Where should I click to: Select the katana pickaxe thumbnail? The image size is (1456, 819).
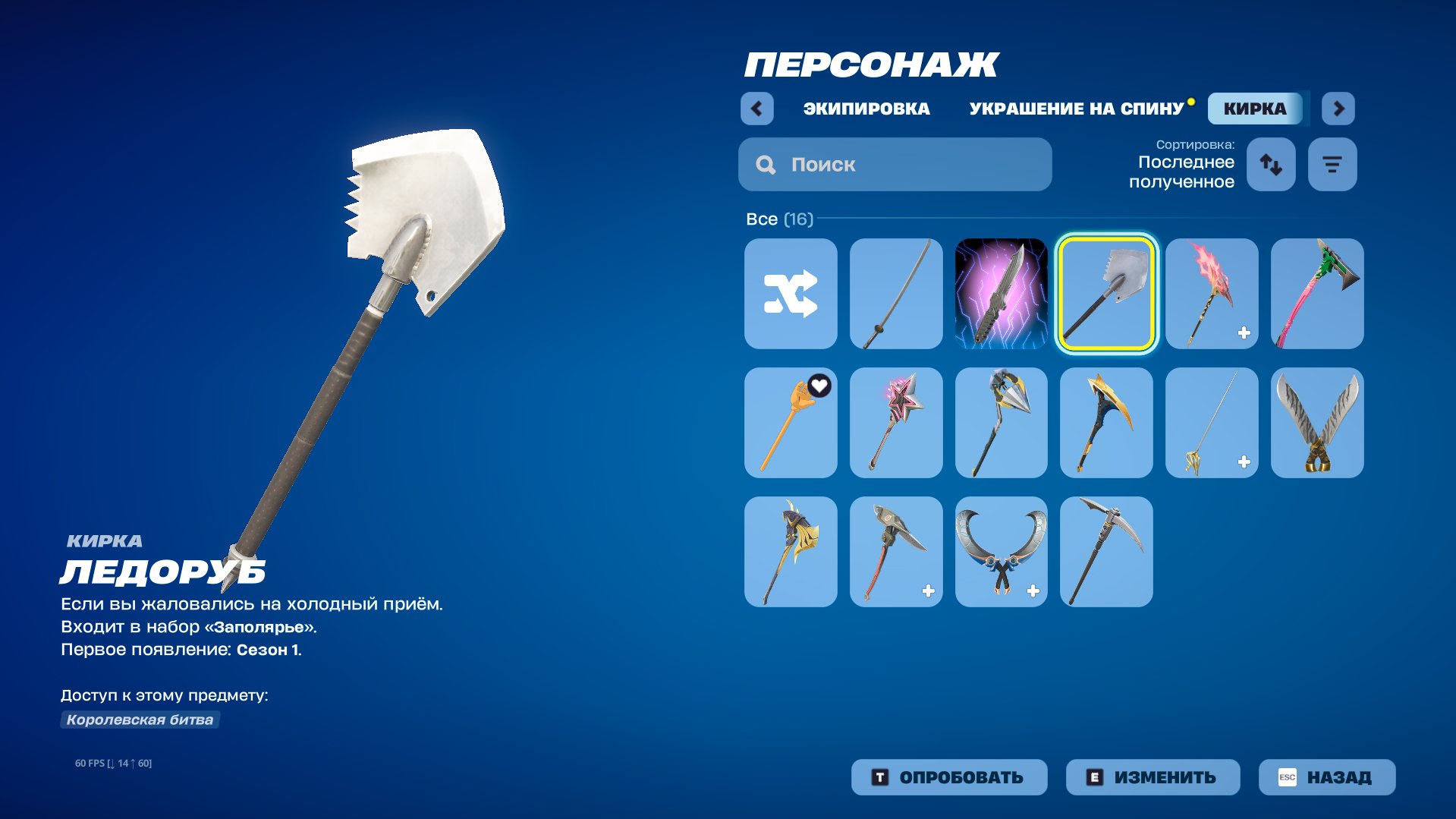[x=895, y=294]
